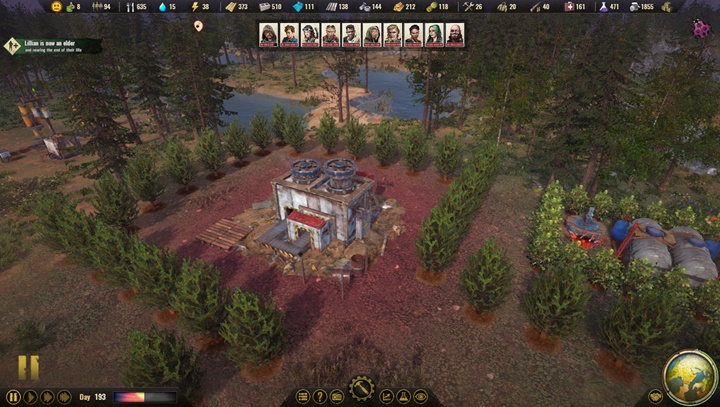The image size is (720, 407).
Task: Click the map pin marker icon
Action: 198,26
